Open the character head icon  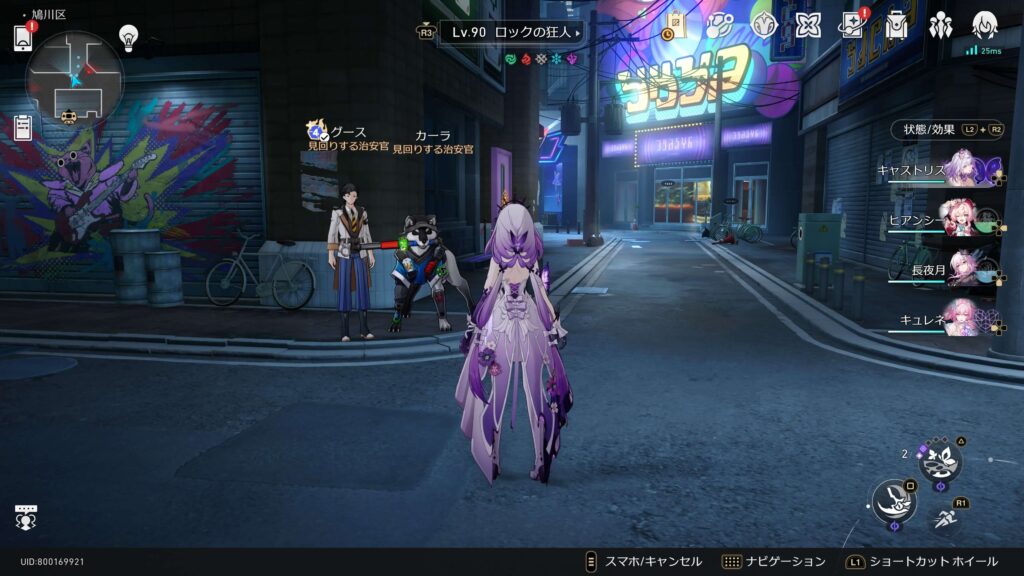tap(985, 25)
